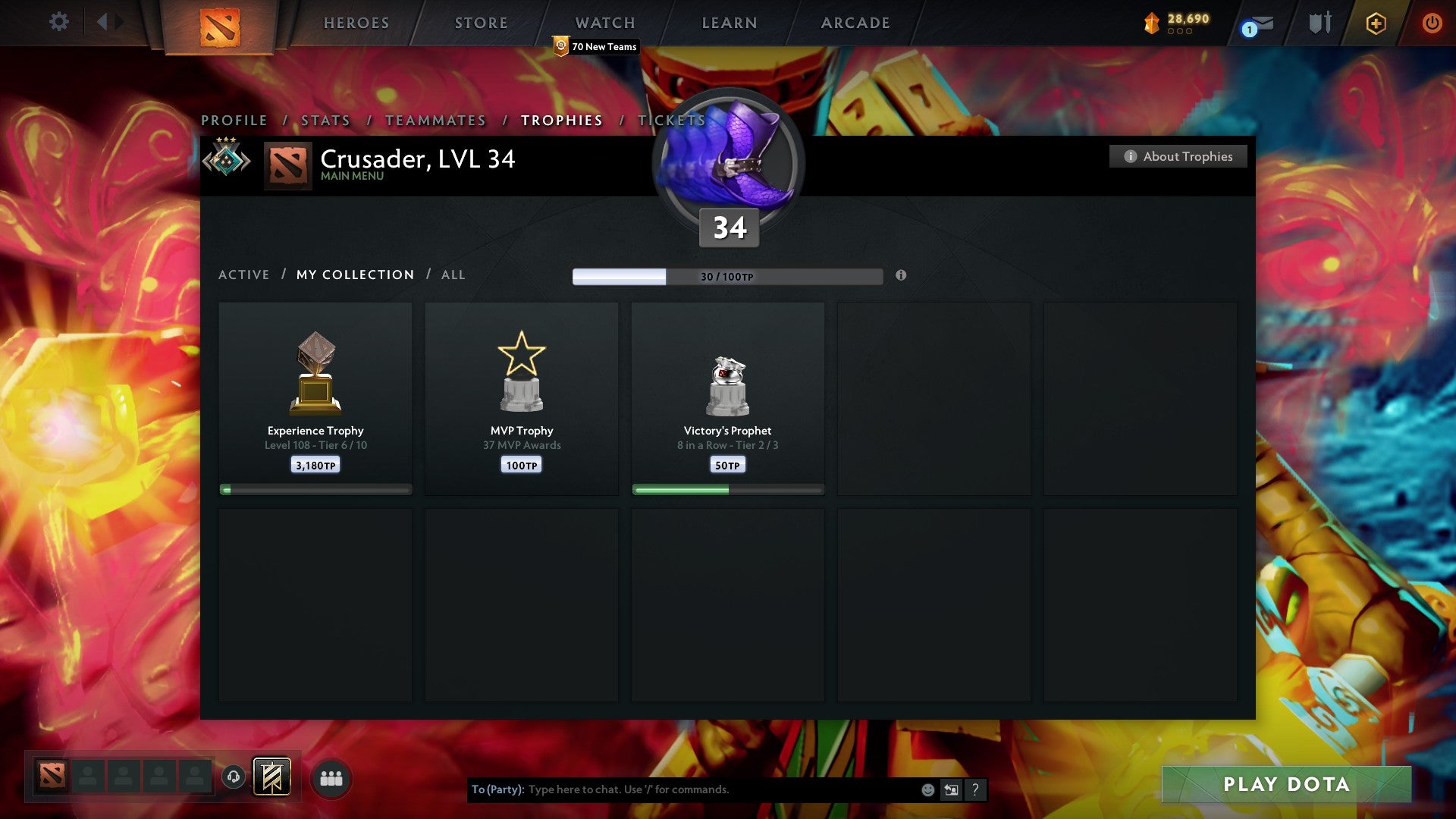Open the ARCADE menu

855,23
